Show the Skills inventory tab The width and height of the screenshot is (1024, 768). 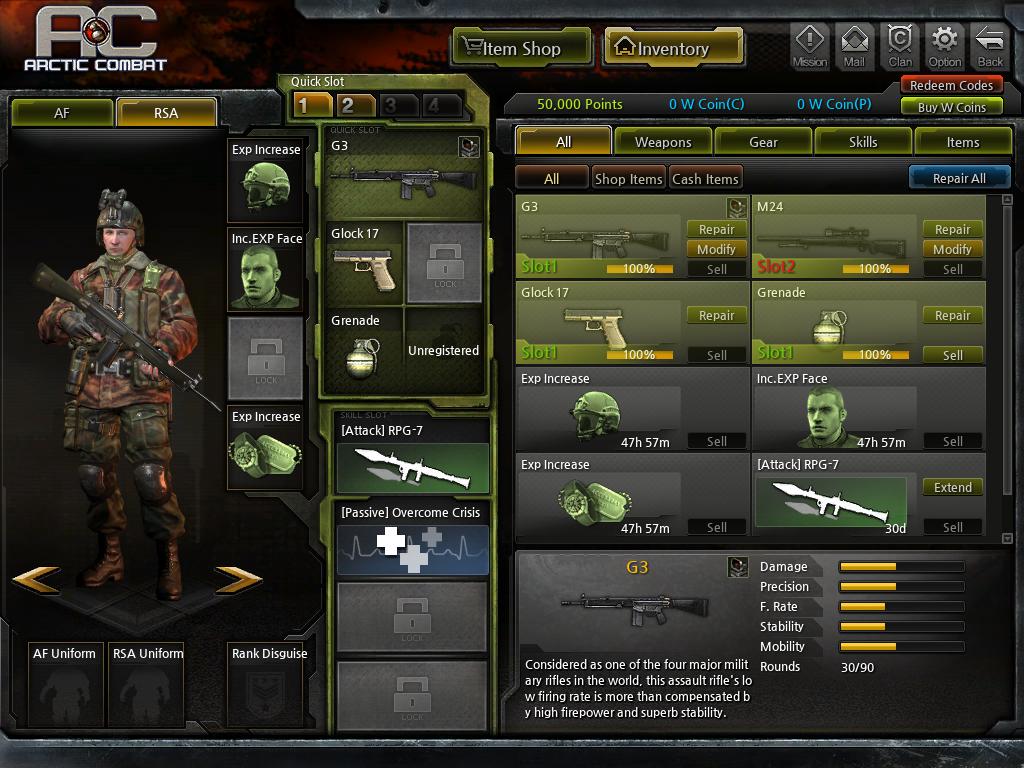863,142
